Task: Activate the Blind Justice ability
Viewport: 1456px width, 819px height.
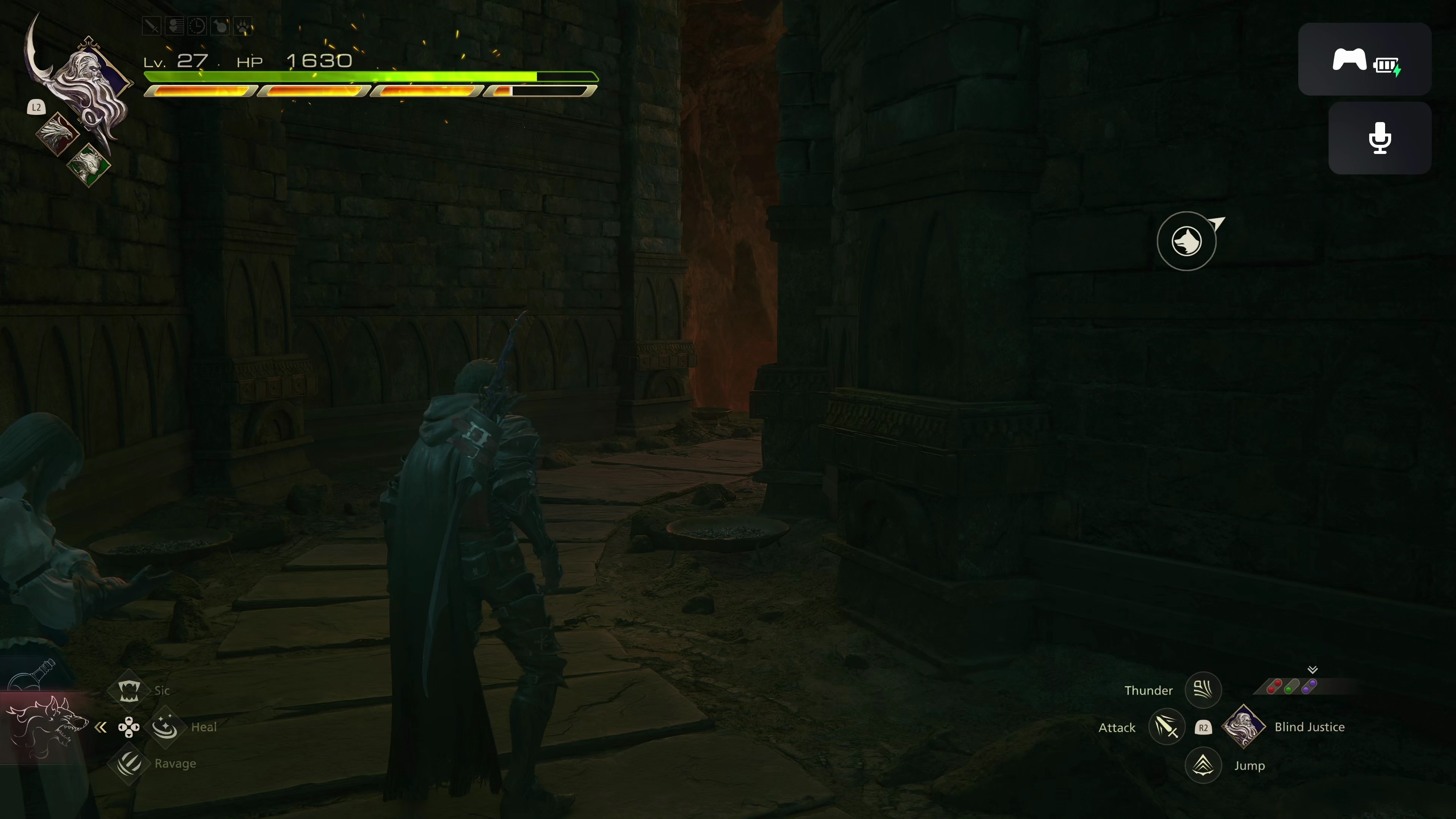Action: 1244,727
